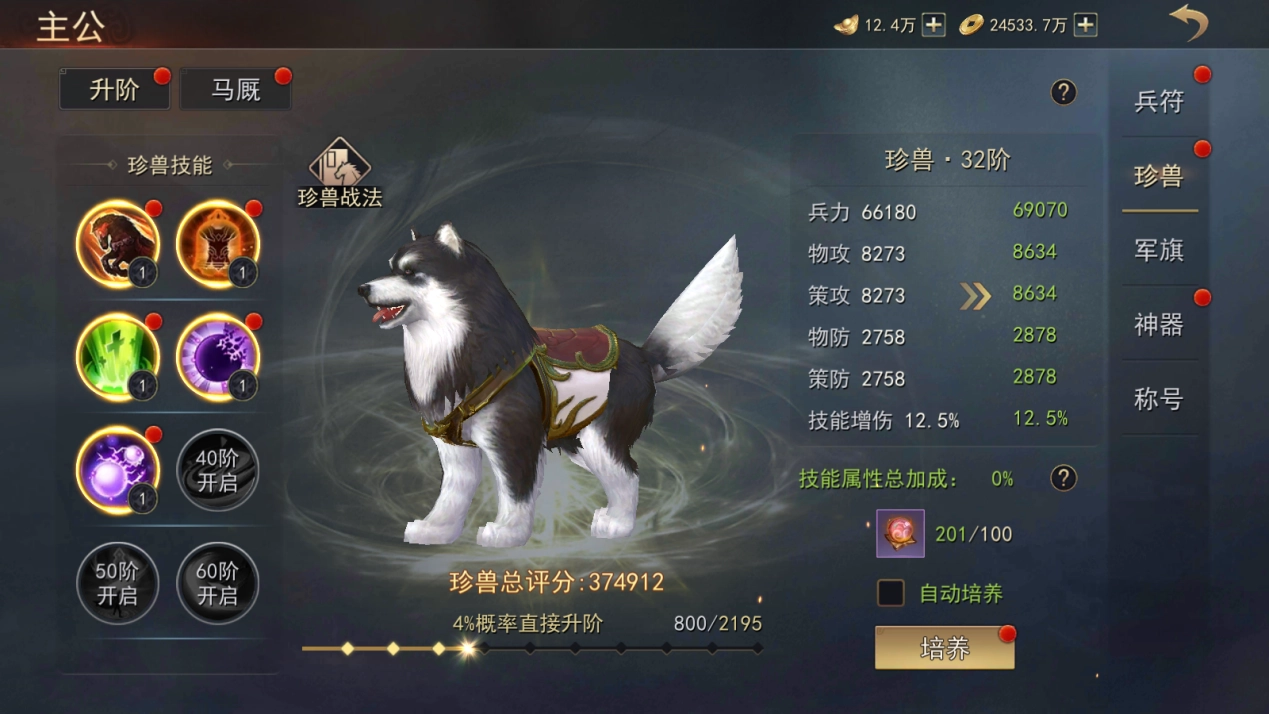Open the 称号 title tab
Image resolution: width=1269 pixels, height=714 pixels.
tap(1159, 399)
